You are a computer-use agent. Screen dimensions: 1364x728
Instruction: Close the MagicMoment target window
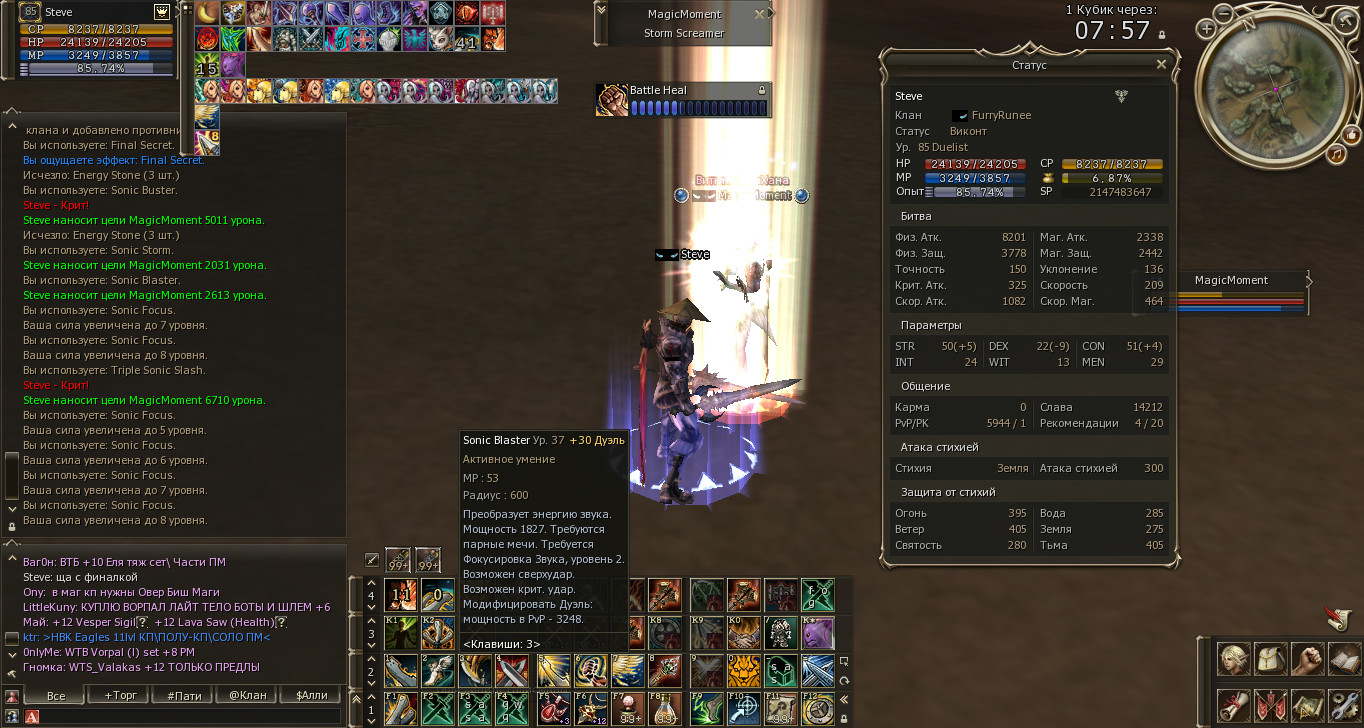click(x=759, y=14)
